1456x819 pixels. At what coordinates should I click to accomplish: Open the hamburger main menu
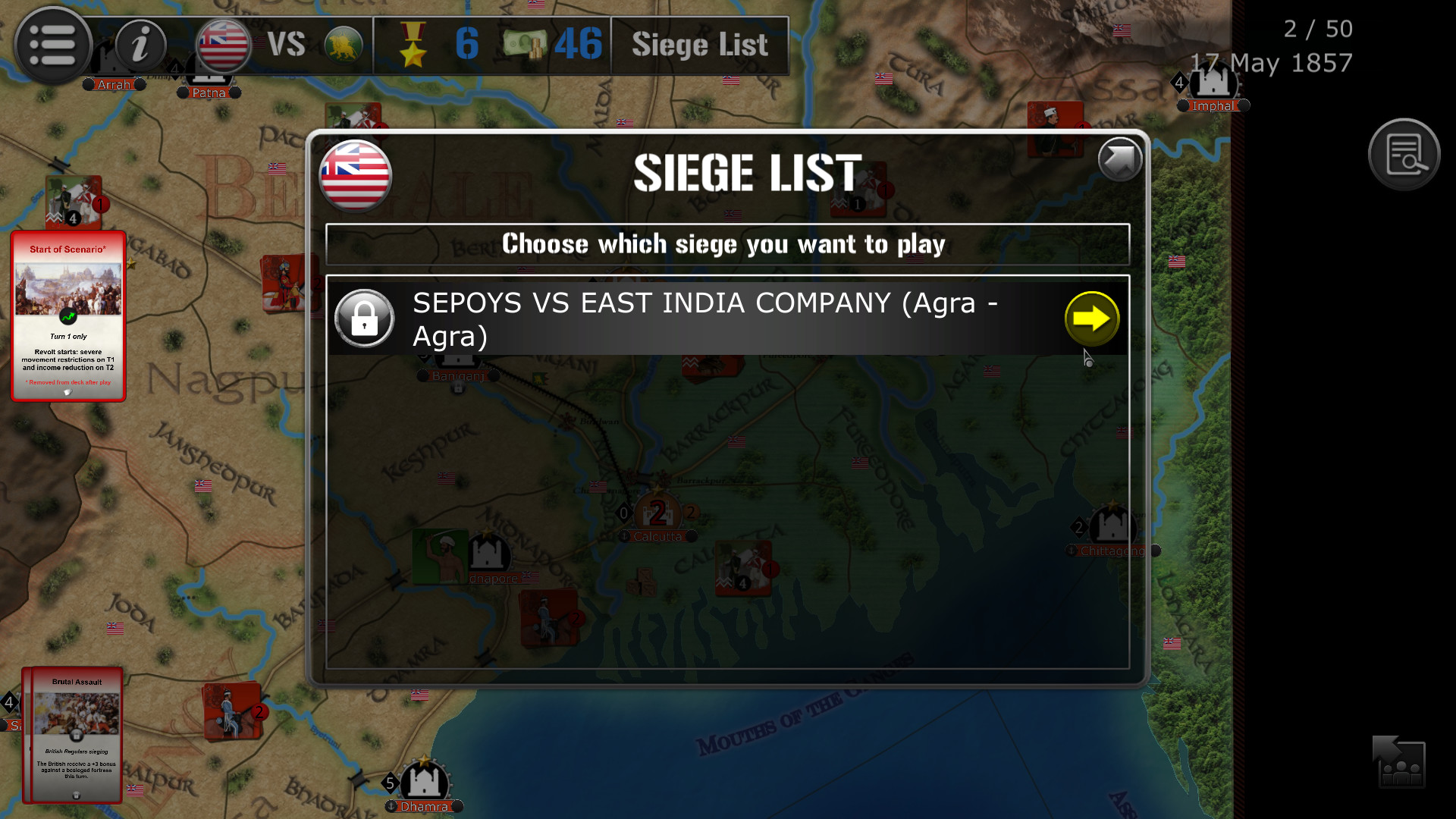point(53,45)
